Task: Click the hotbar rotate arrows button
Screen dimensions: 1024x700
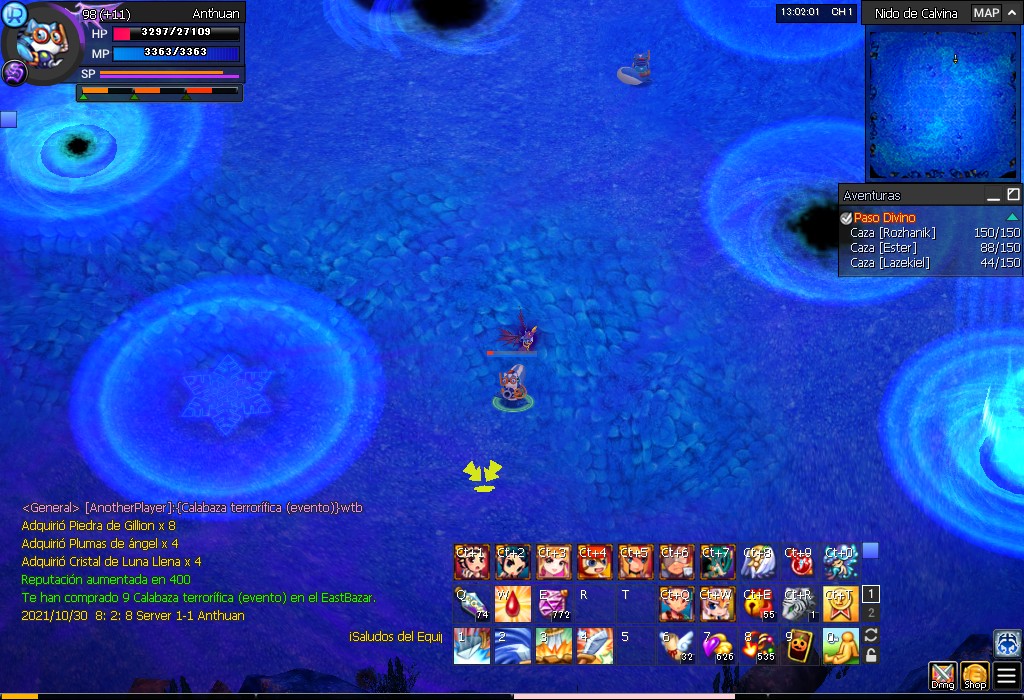Action: [871, 636]
